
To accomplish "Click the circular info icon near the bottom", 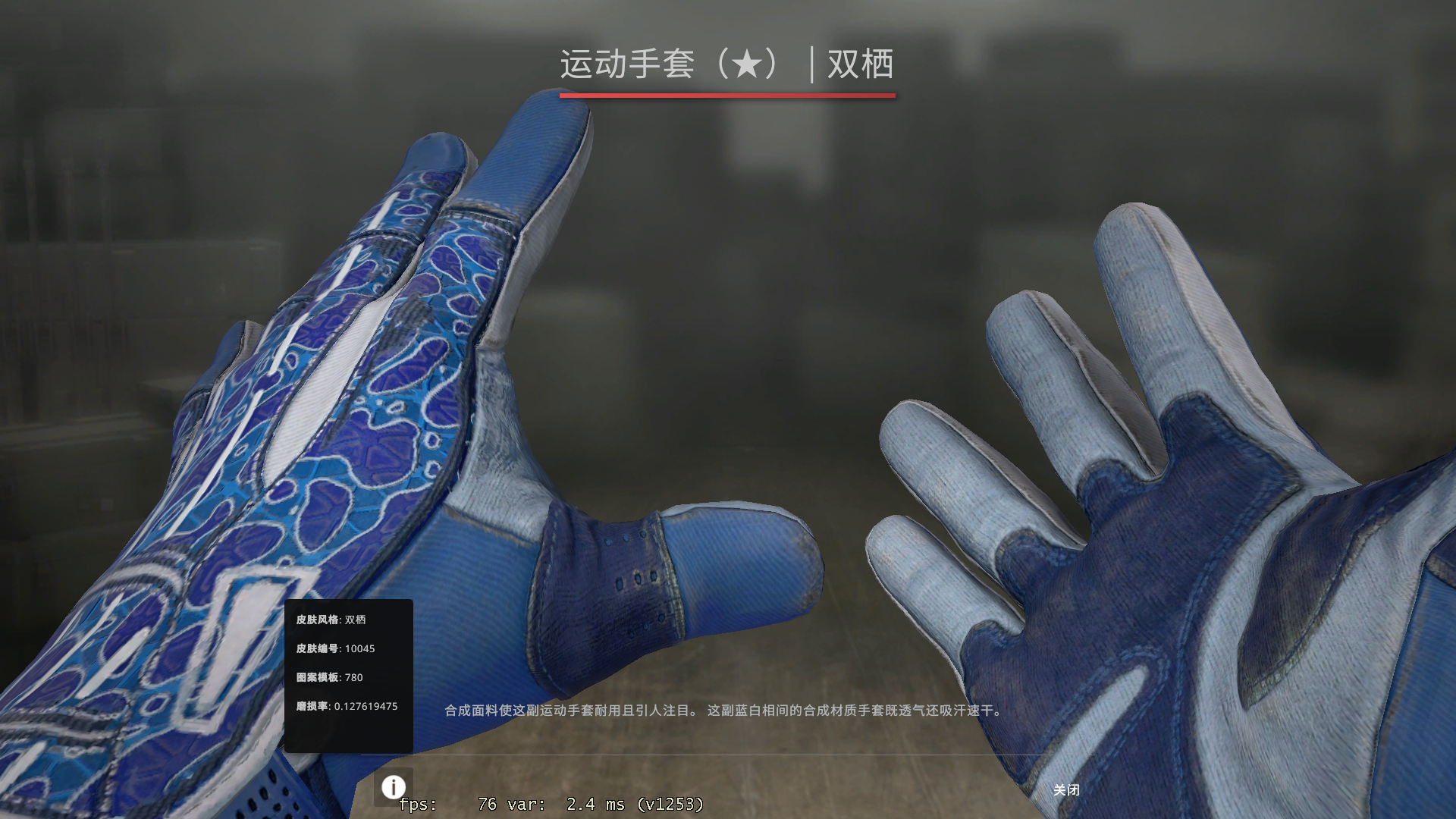I will coord(393,789).
